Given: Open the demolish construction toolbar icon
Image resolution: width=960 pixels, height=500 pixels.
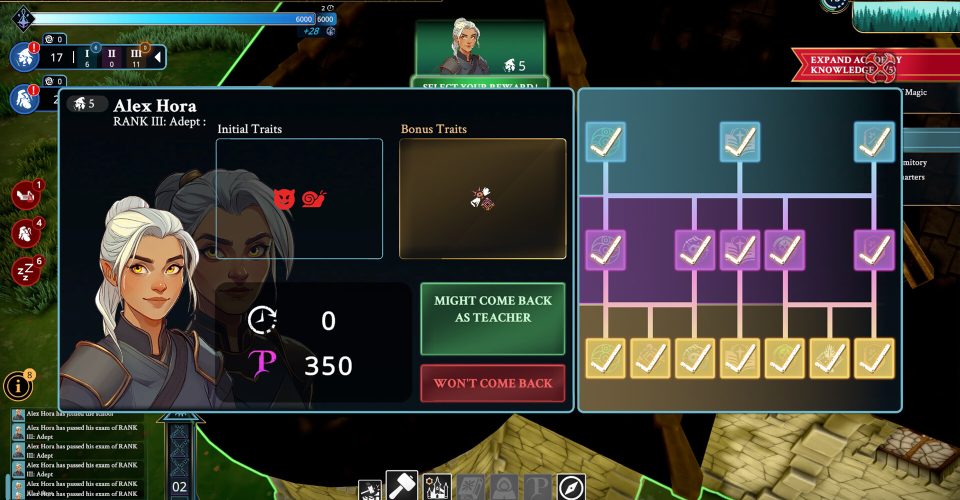Looking at the screenshot, I should (371, 490).
